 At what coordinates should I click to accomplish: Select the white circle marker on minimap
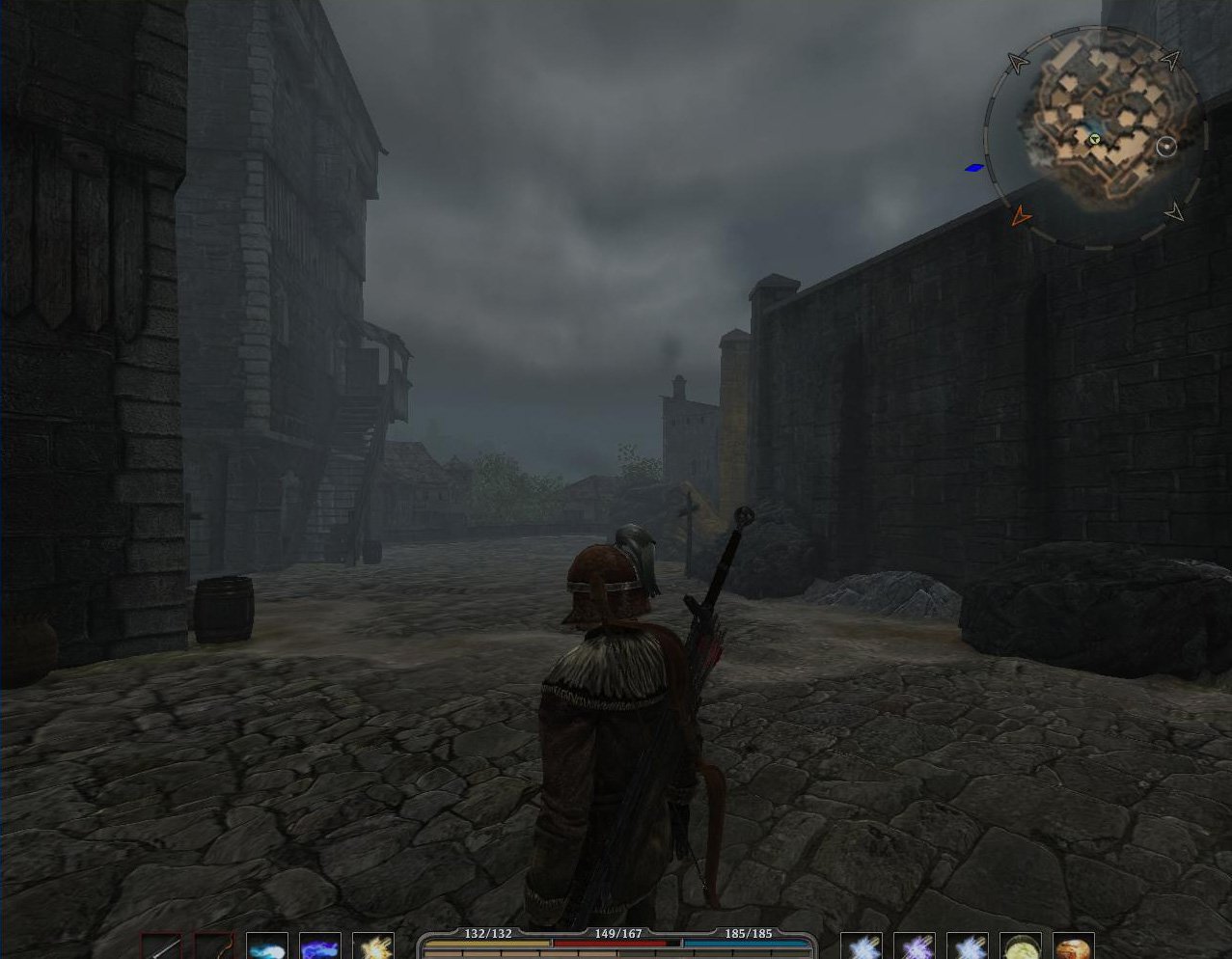pos(1166,147)
